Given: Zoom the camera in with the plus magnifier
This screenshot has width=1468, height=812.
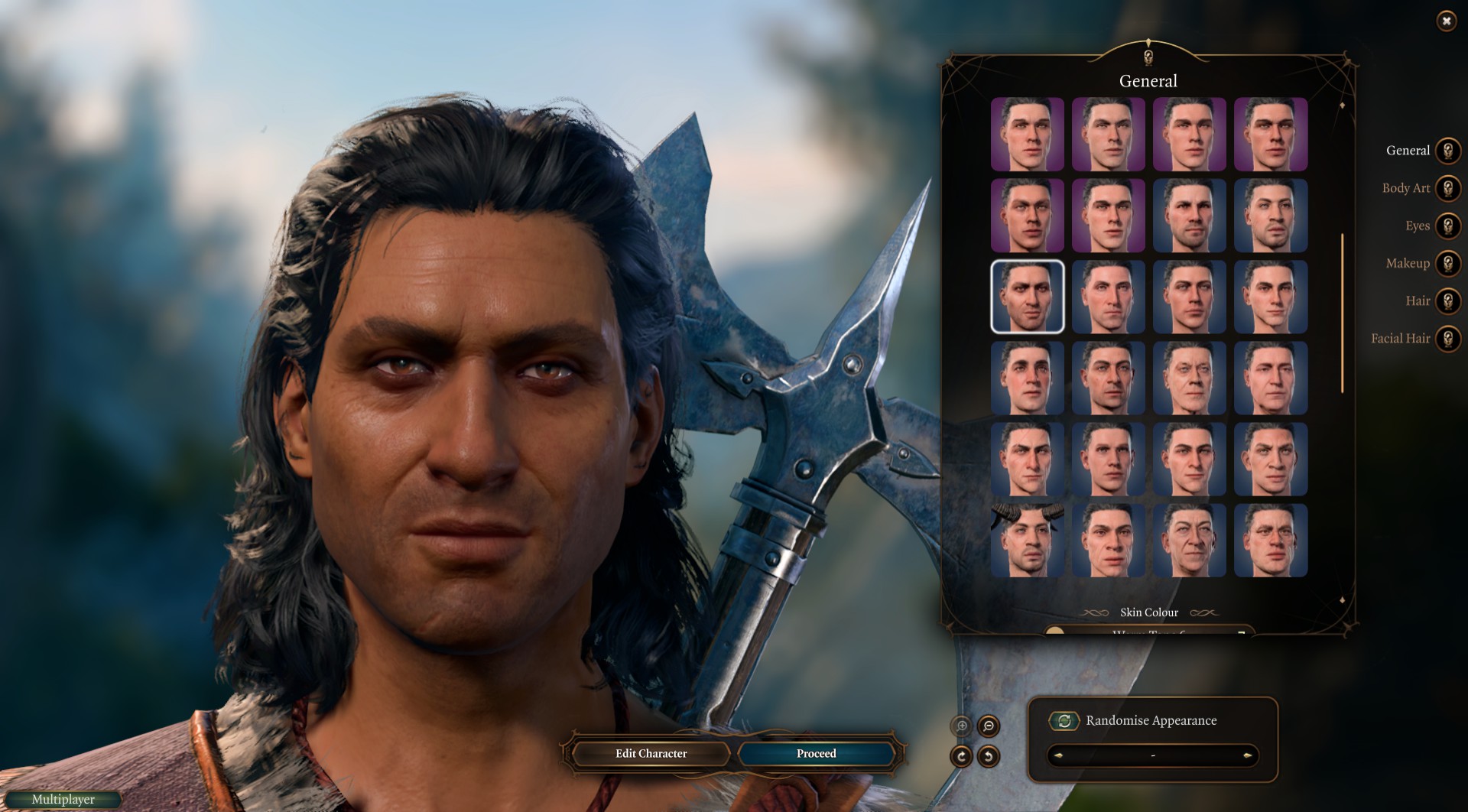Looking at the screenshot, I should pyautogui.click(x=962, y=726).
